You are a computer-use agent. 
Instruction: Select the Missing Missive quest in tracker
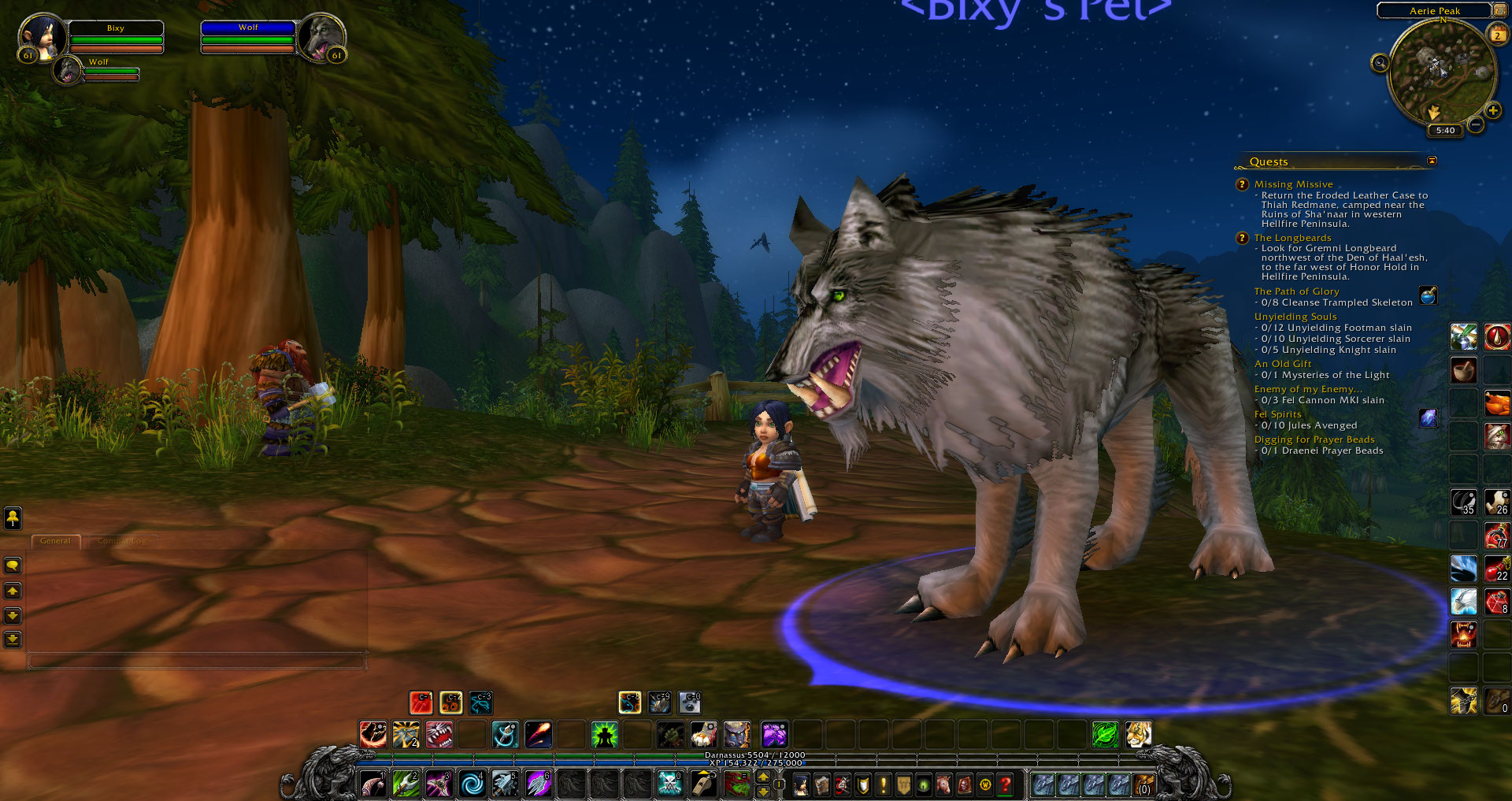click(x=1293, y=184)
